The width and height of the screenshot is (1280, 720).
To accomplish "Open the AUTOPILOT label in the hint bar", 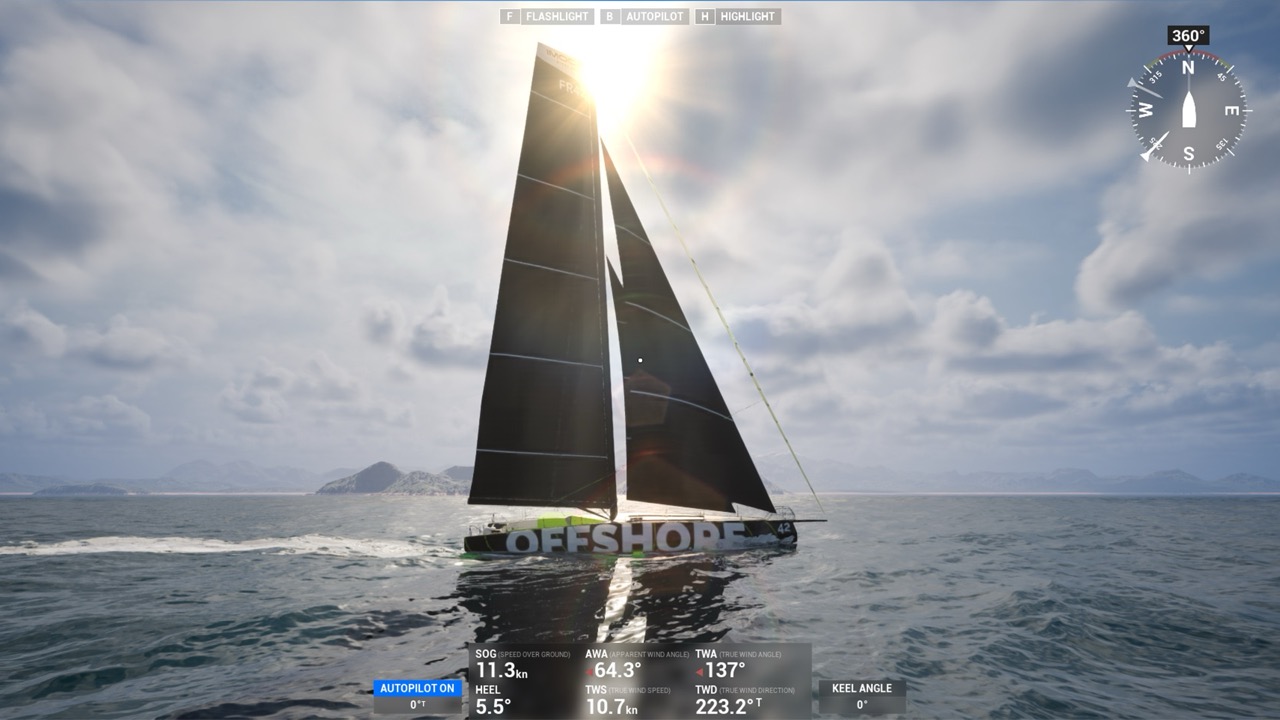I will click(655, 16).
